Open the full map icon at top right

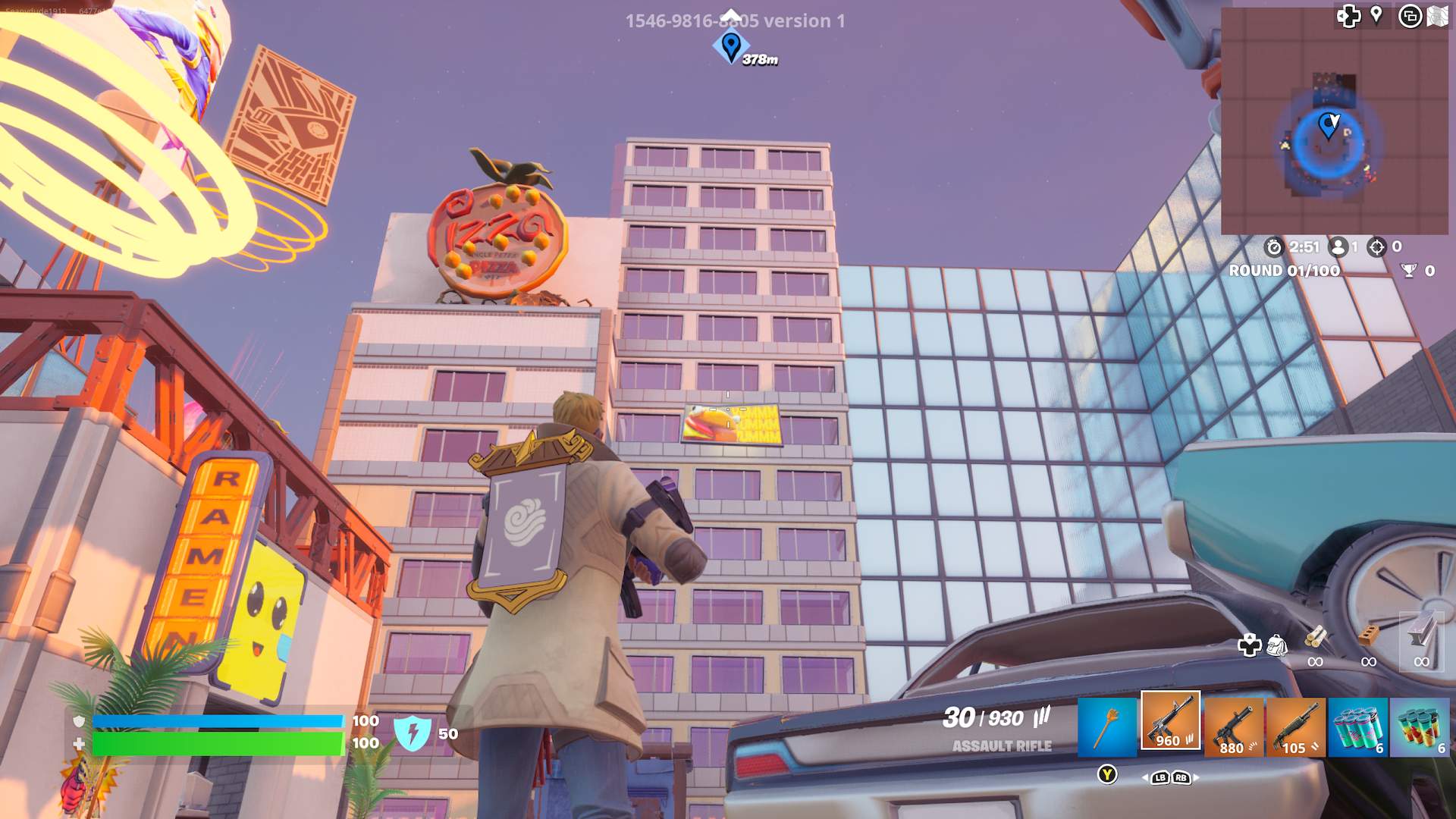click(x=1438, y=15)
